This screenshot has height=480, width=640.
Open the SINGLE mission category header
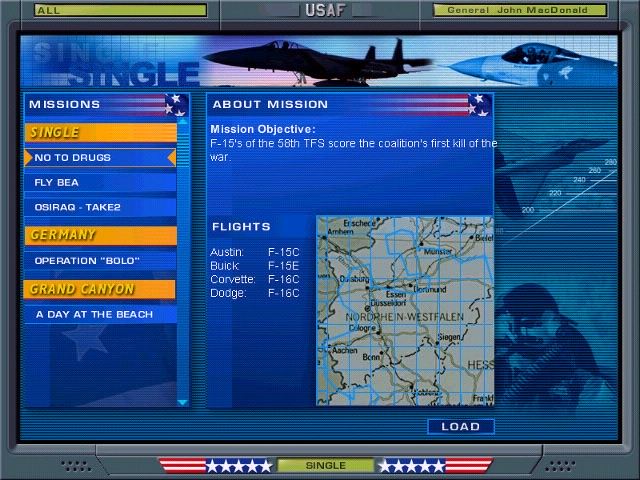[100, 132]
